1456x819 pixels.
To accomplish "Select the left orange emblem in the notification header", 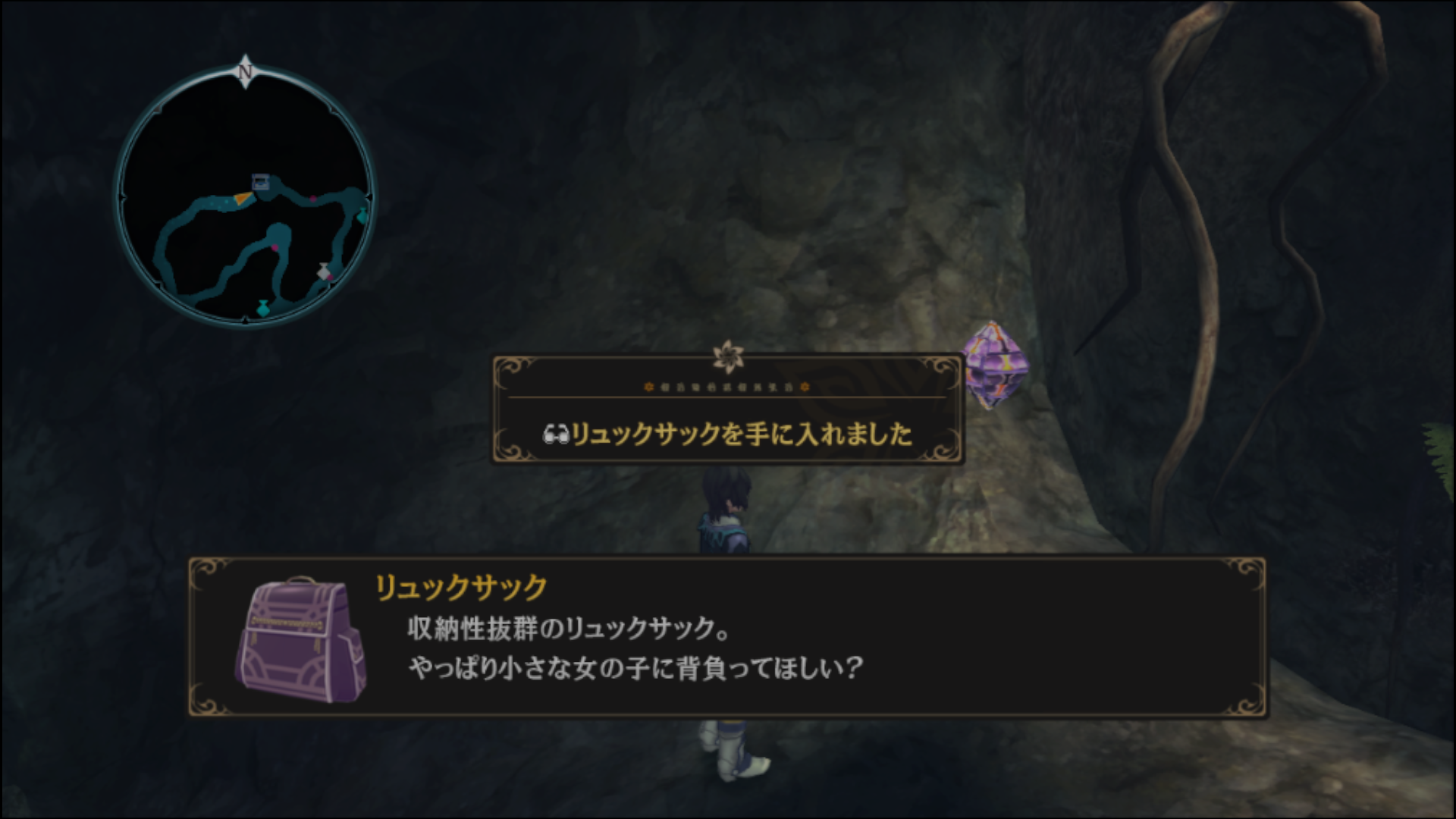I will 649,388.
